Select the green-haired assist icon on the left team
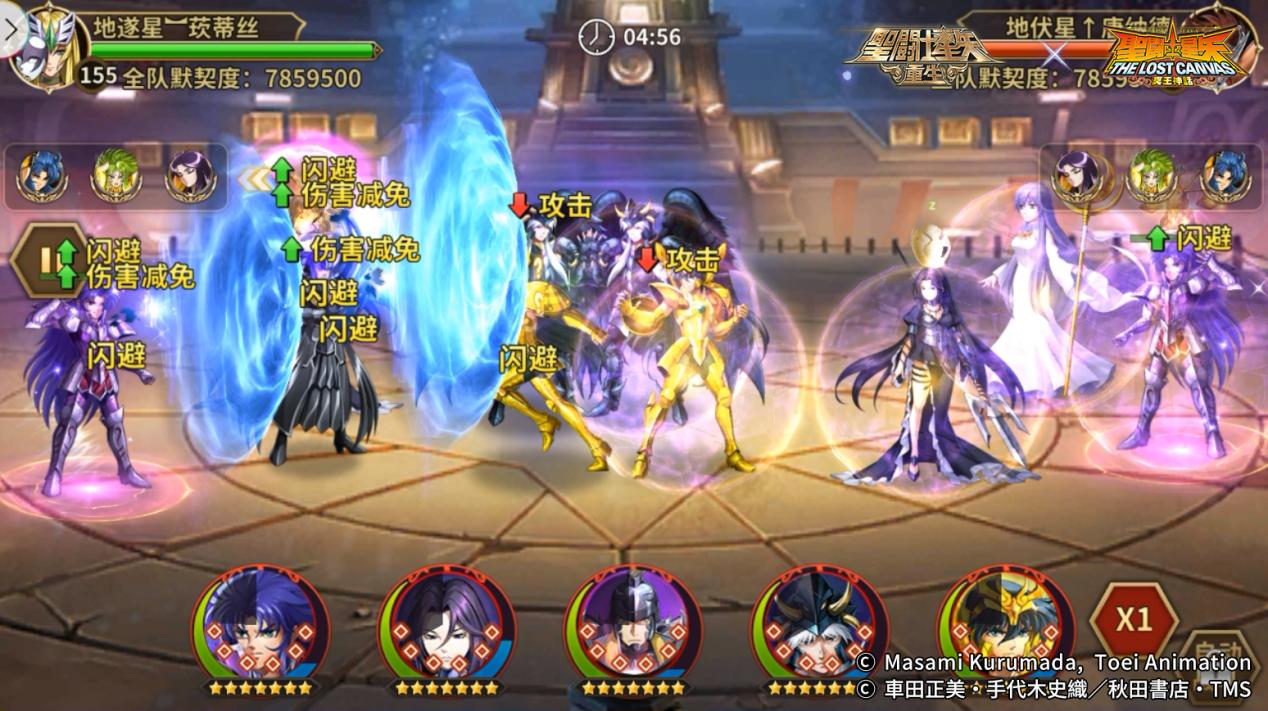This screenshot has width=1268, height=711. tap(115, 176)
